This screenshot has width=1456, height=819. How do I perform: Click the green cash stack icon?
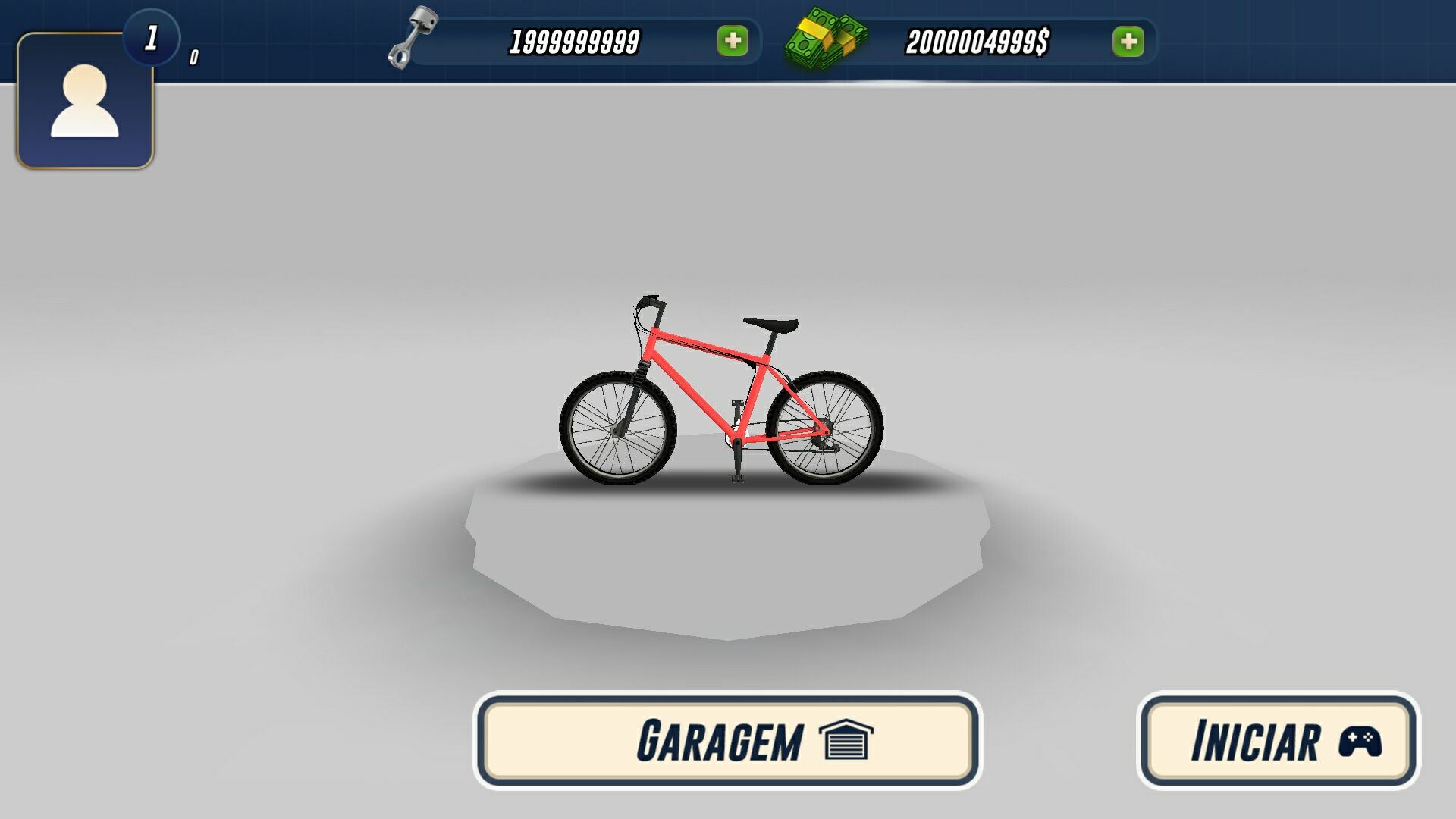pyautogui.click(x=827, y=39)
